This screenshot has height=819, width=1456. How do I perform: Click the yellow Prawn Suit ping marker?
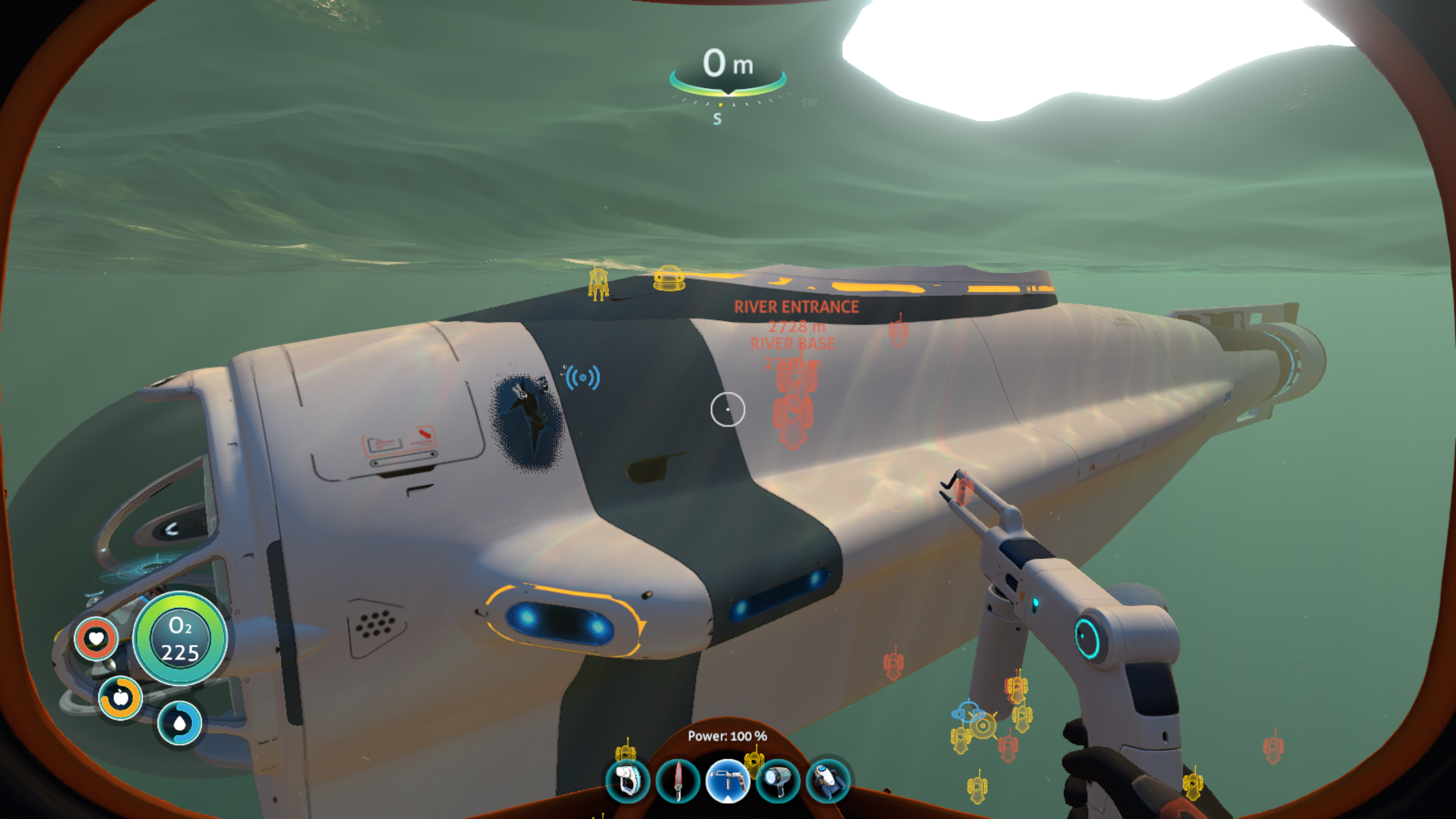coord(598,283)
